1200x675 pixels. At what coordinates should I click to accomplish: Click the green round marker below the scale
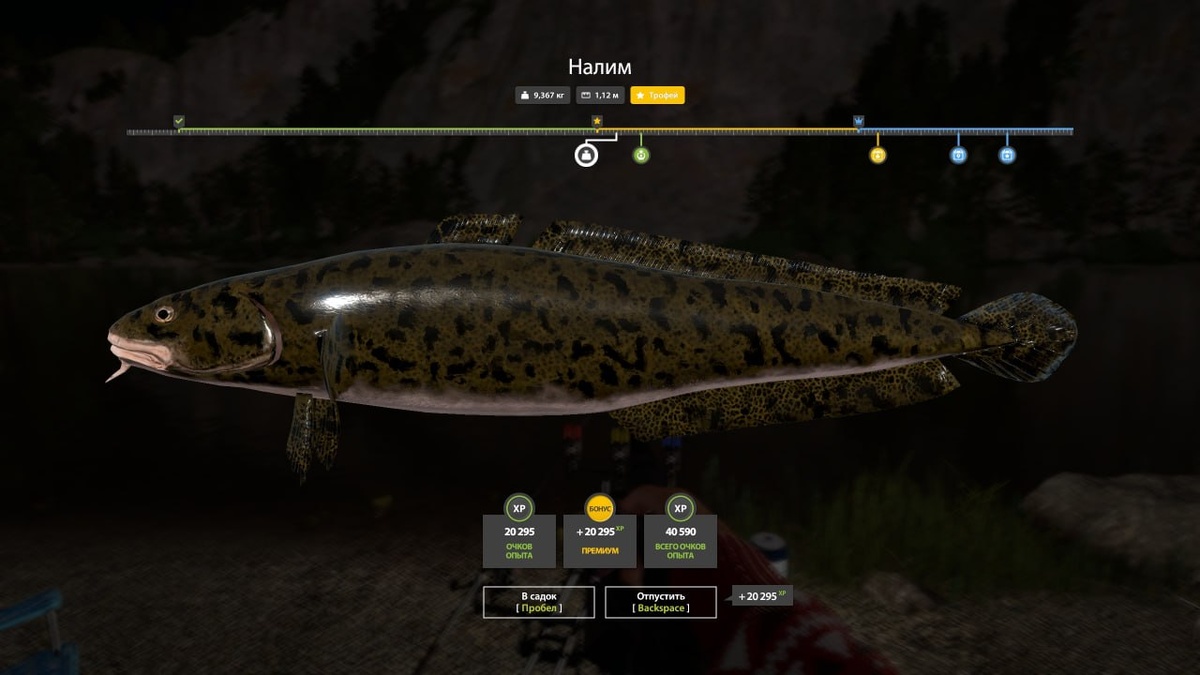[641, 155]
